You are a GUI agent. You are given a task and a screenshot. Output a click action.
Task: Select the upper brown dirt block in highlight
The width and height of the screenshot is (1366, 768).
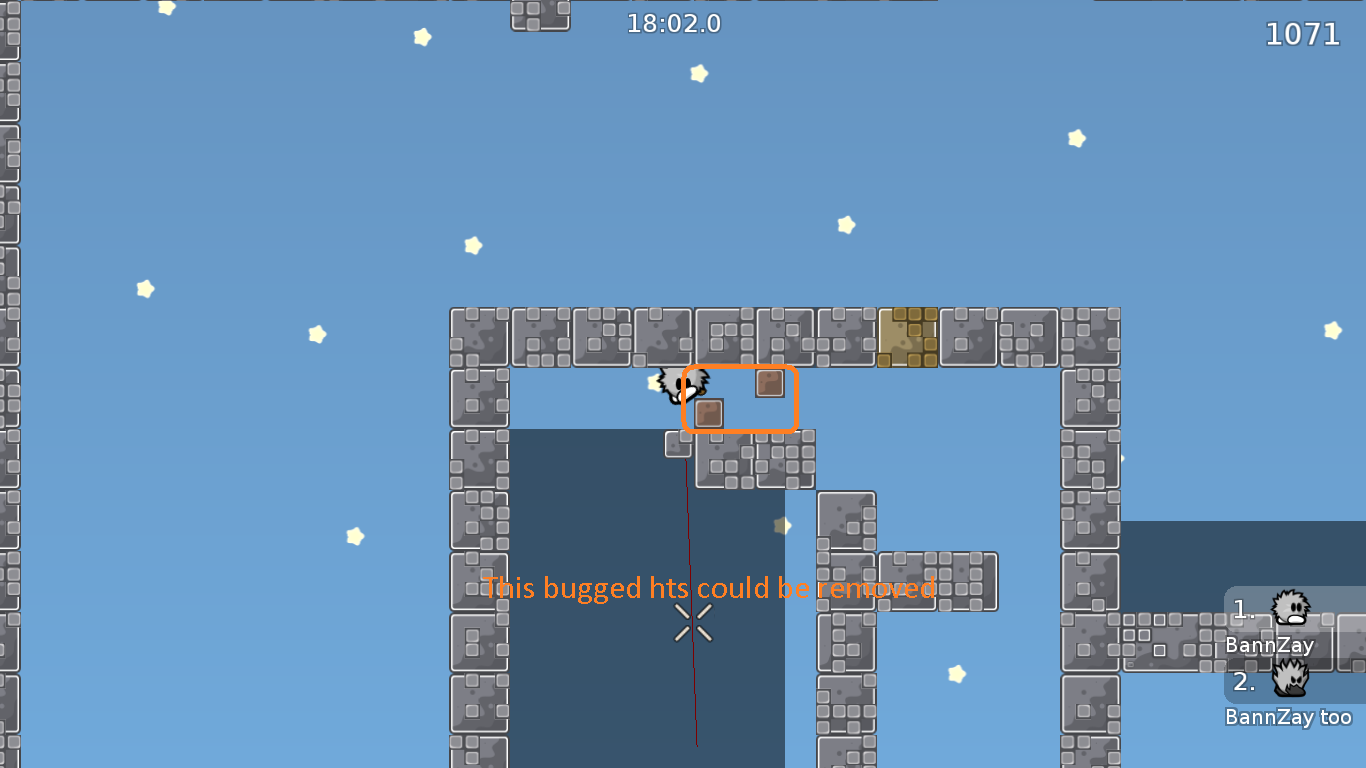pos(770,382)
